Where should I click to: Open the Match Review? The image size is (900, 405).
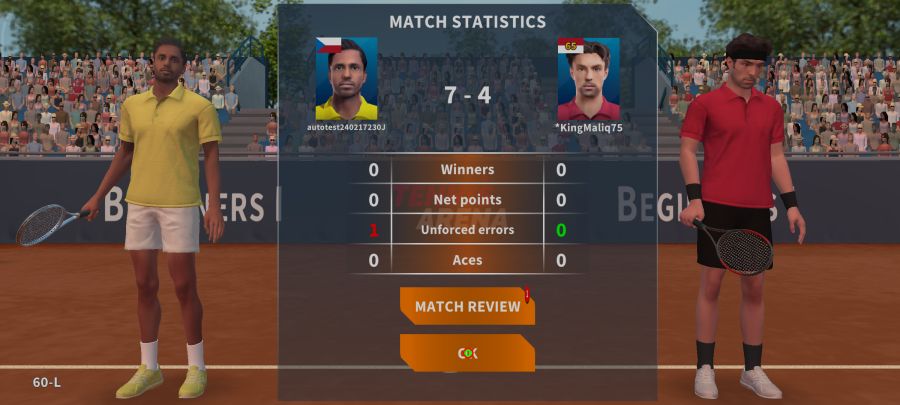[x=467, y=306]
